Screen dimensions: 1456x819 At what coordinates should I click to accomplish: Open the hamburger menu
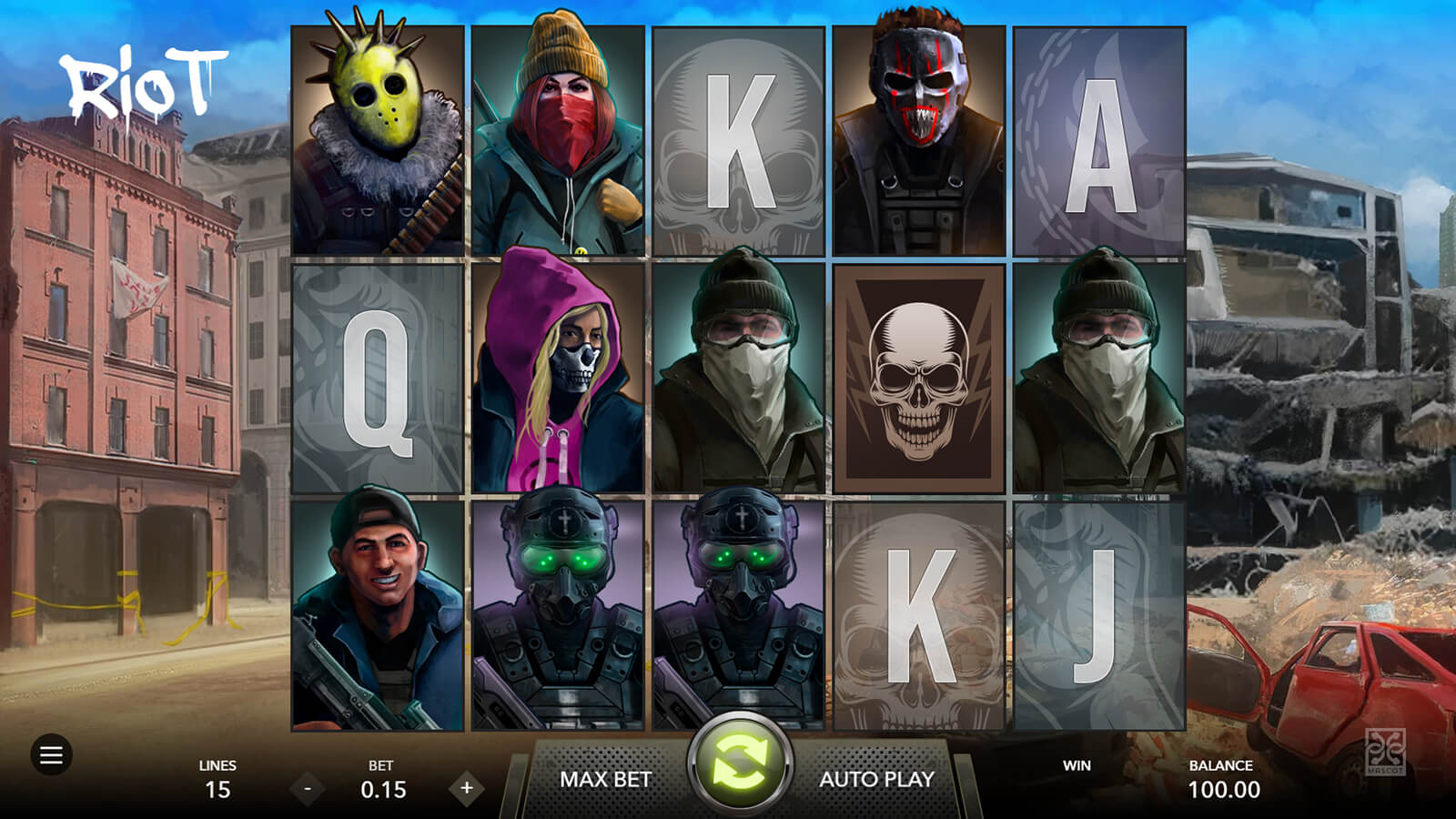(51, 754)
